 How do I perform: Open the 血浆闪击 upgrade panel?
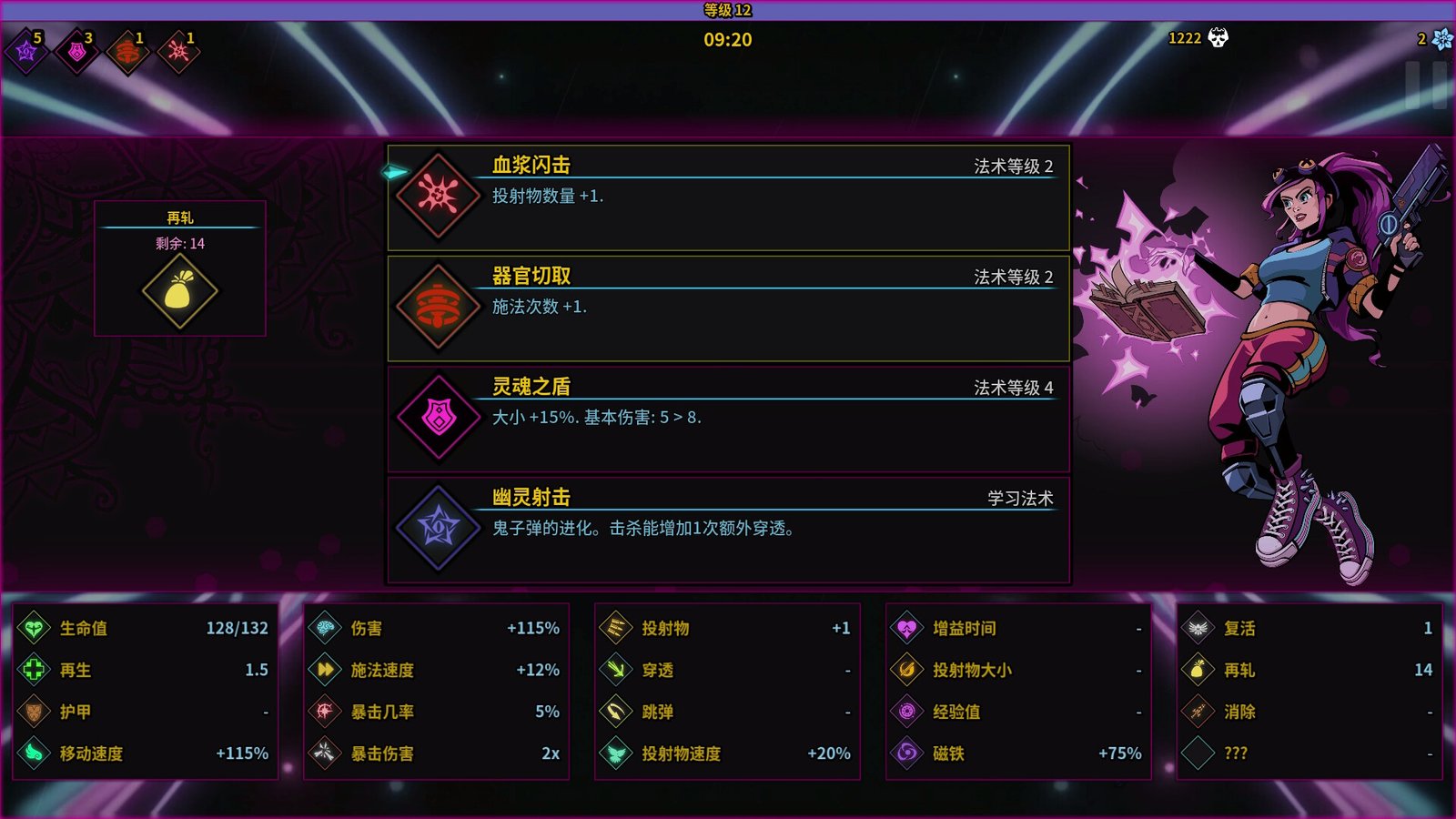[x=728, y=197]
